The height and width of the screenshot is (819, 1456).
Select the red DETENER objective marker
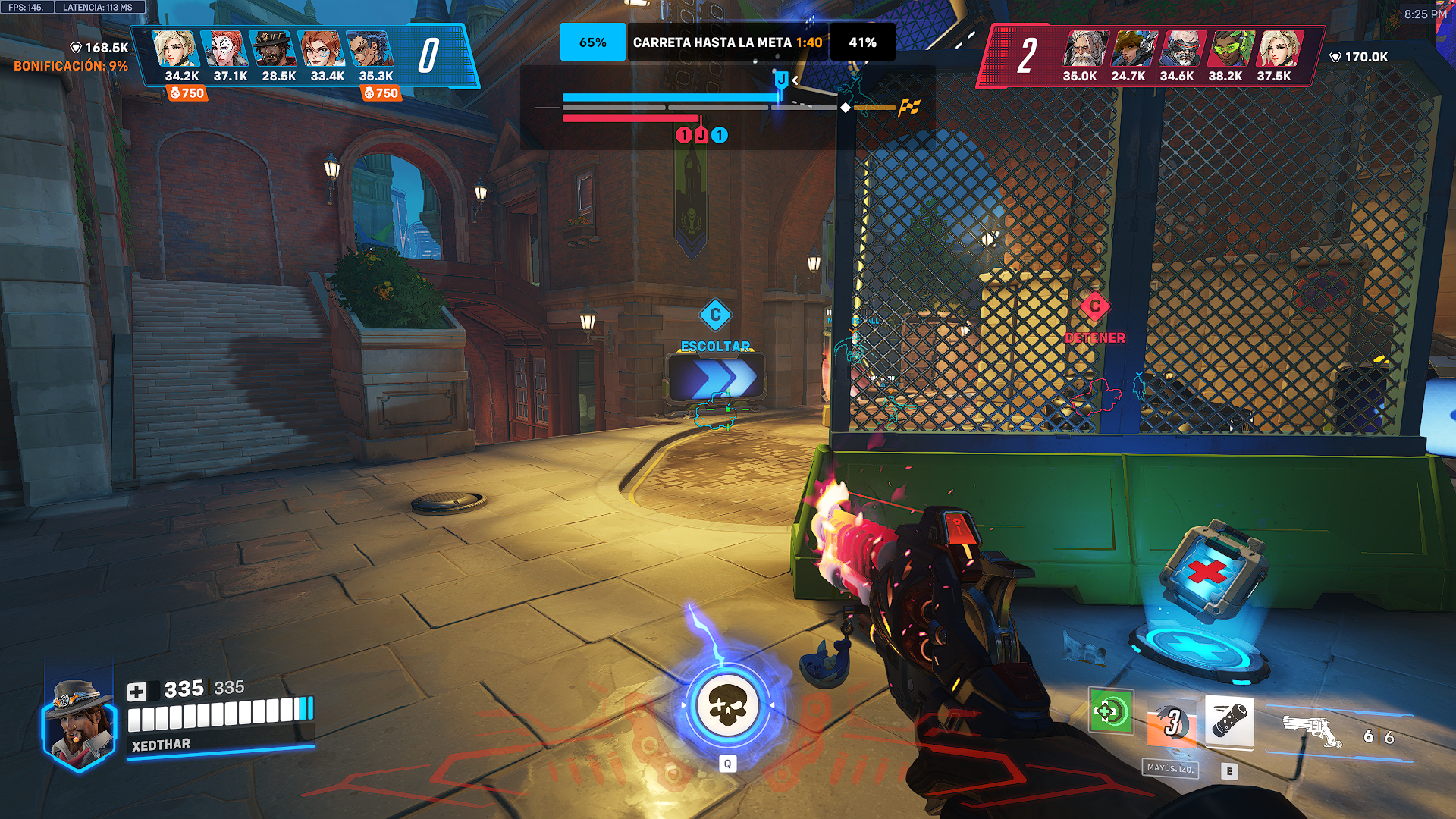(x=1094, y=307)
